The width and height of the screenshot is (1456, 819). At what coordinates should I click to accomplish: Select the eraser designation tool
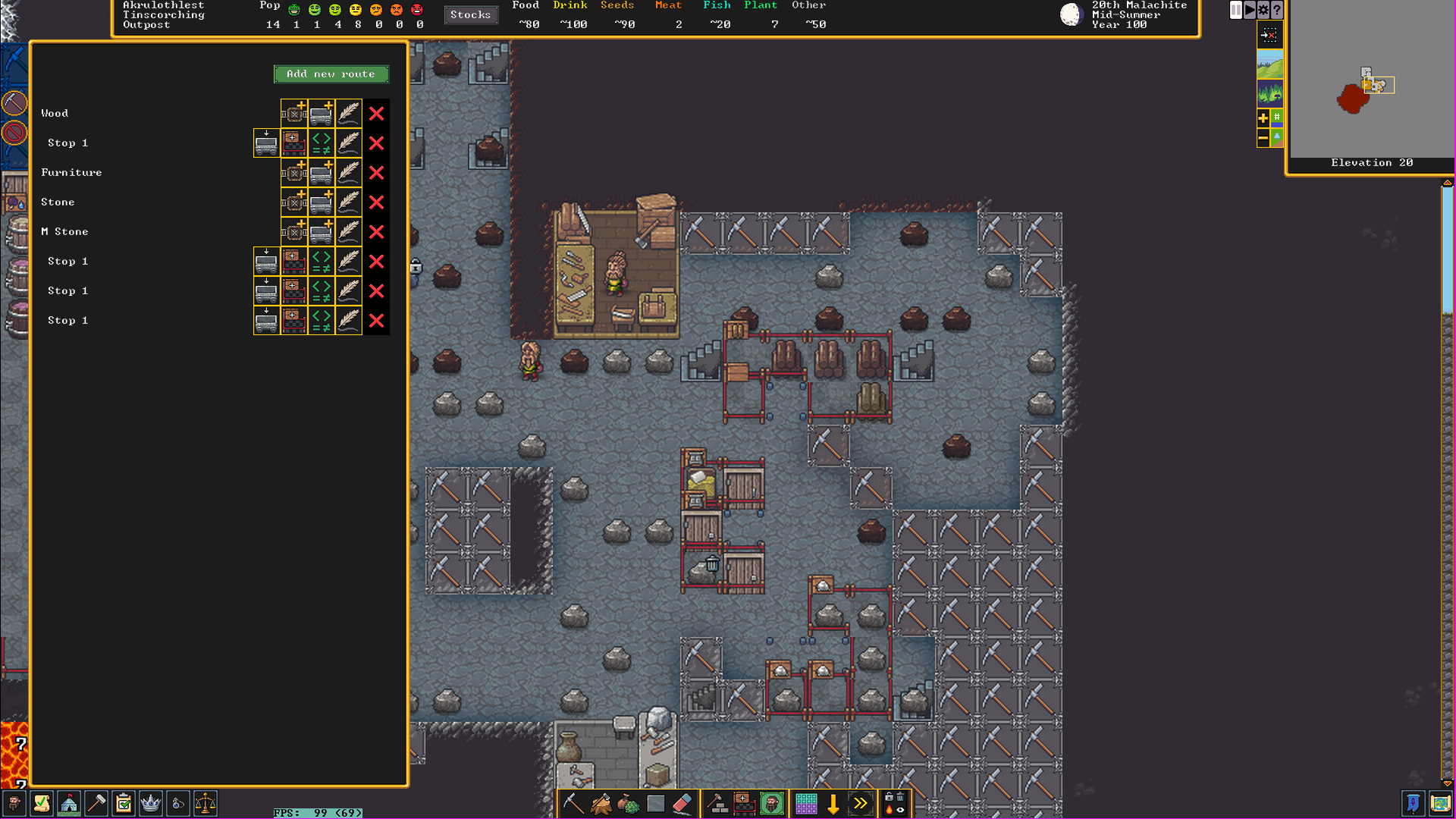tap(682, 804)
